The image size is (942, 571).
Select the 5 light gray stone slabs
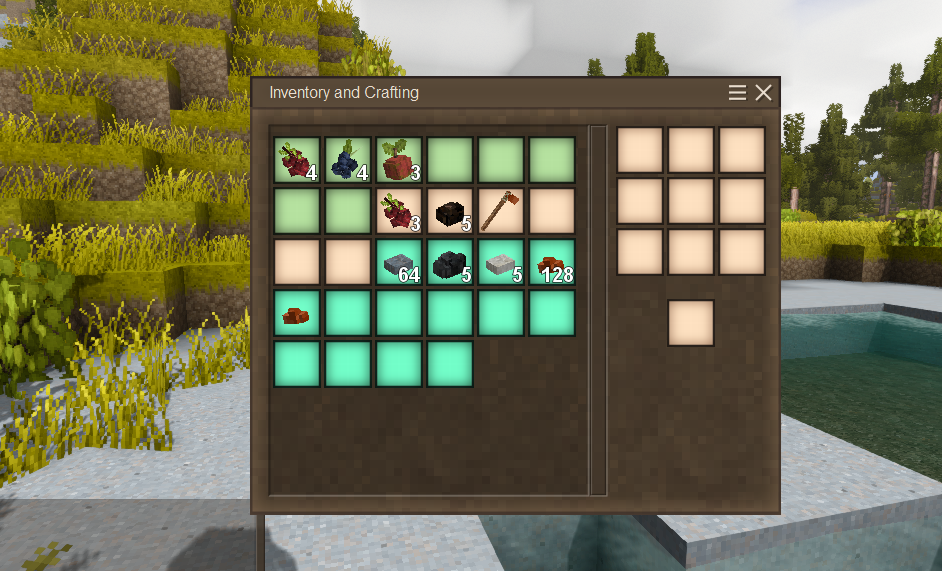pyautogui.click(x=501, y=262)
